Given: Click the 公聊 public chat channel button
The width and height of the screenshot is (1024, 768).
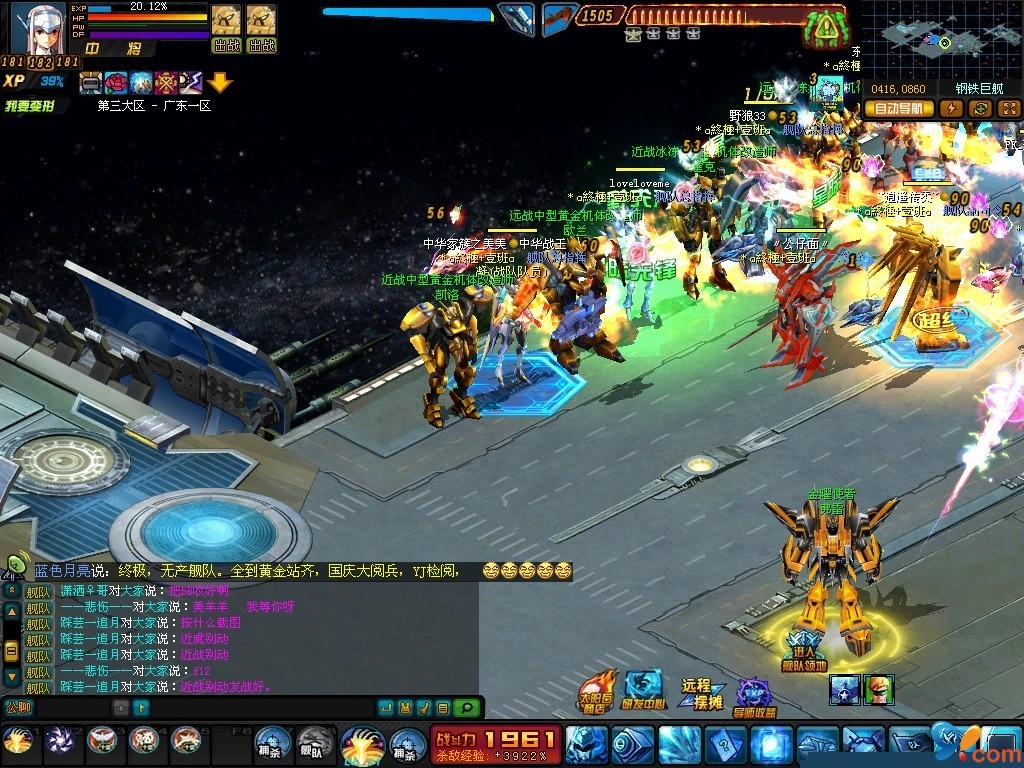Looking at the screenshot, I should click(17, 708).
